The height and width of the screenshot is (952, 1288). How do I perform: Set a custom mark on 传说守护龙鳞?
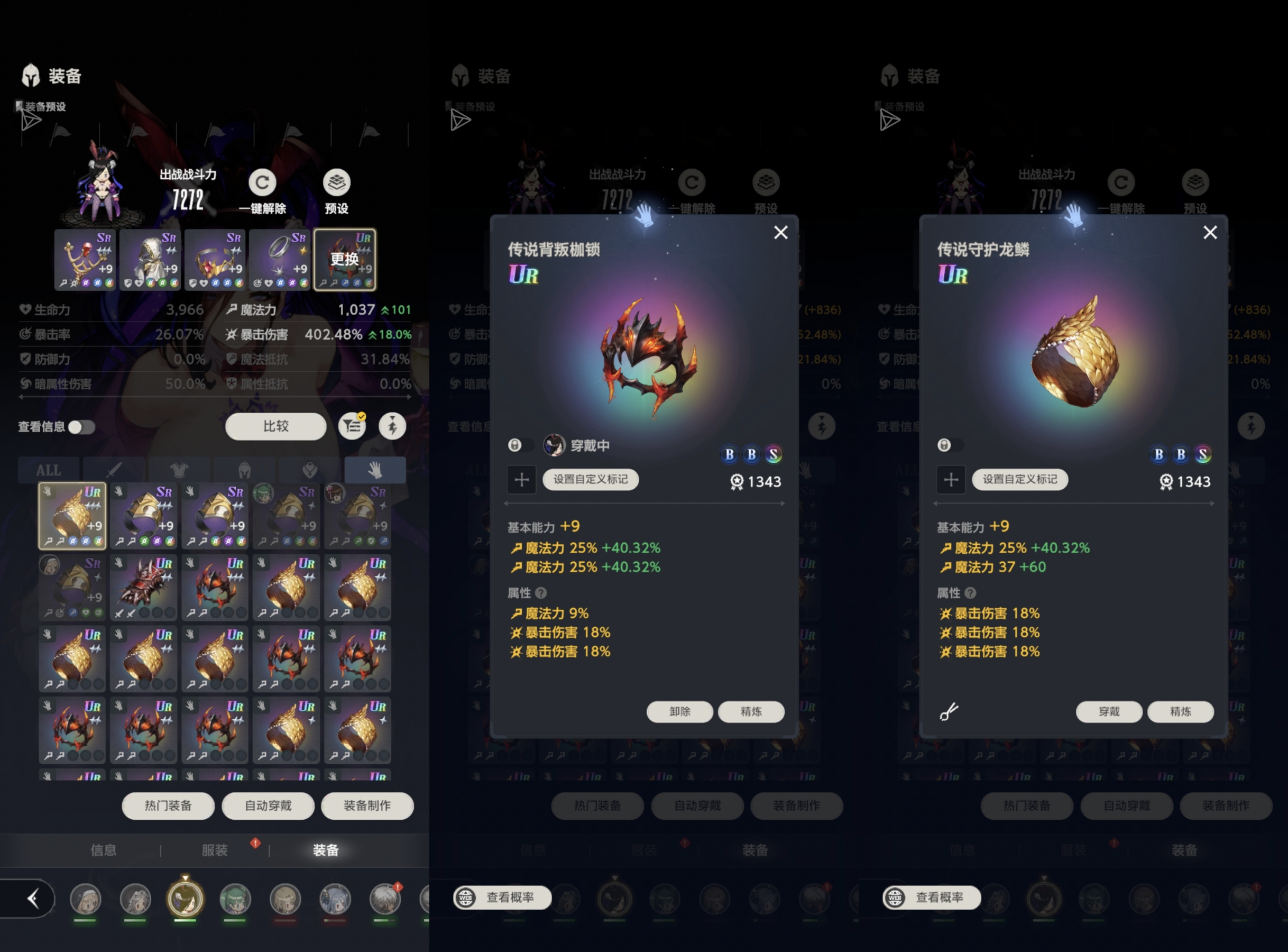pos(1019,480)
